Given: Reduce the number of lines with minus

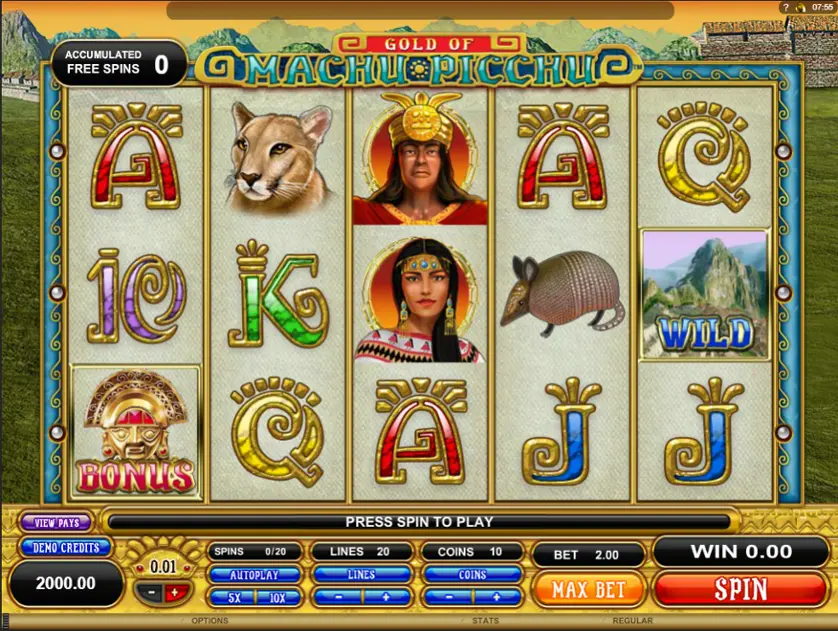Looking at the screenshot, I should coord(337,597).
